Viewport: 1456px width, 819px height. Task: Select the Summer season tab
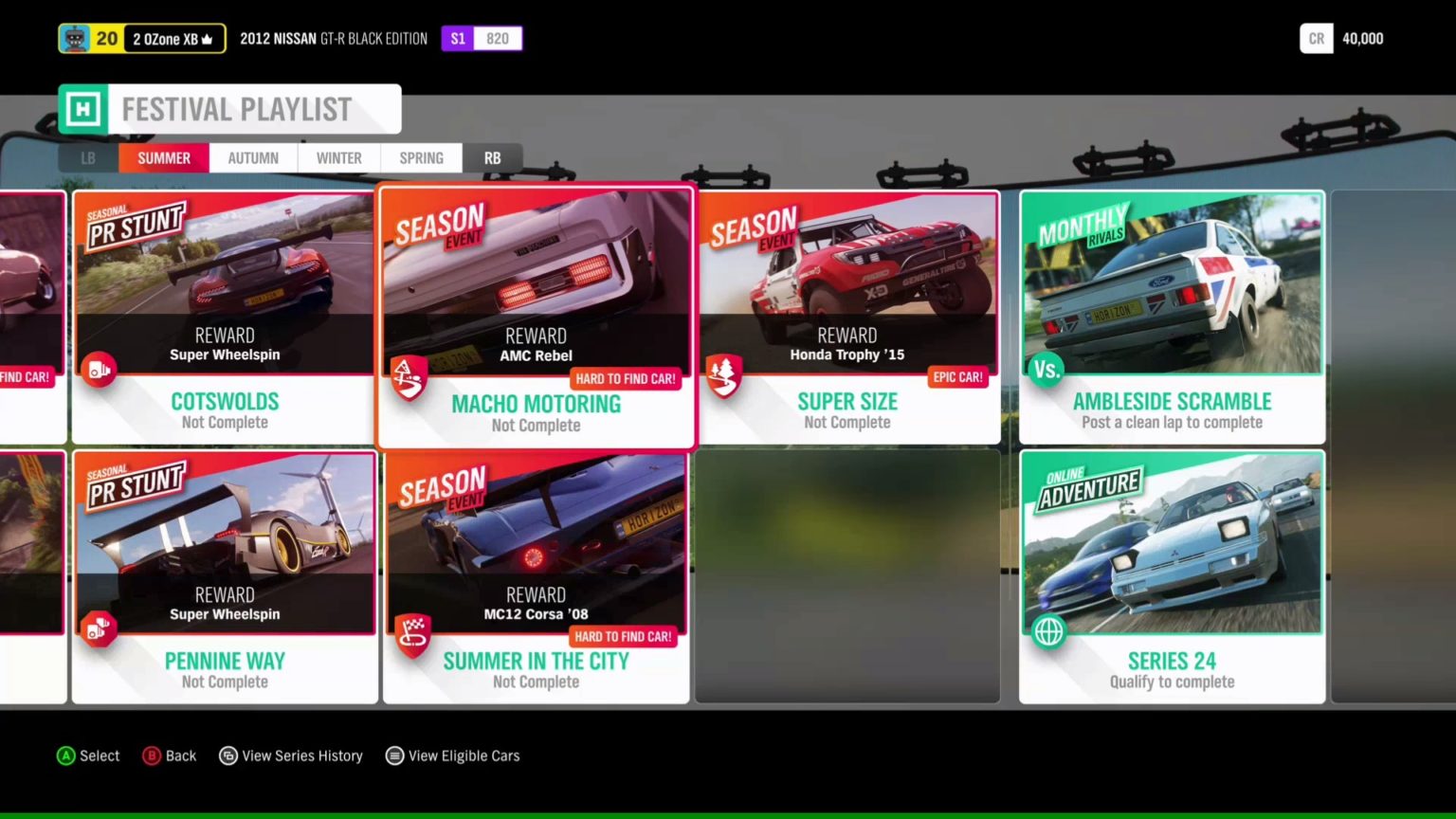pos(163,158)
